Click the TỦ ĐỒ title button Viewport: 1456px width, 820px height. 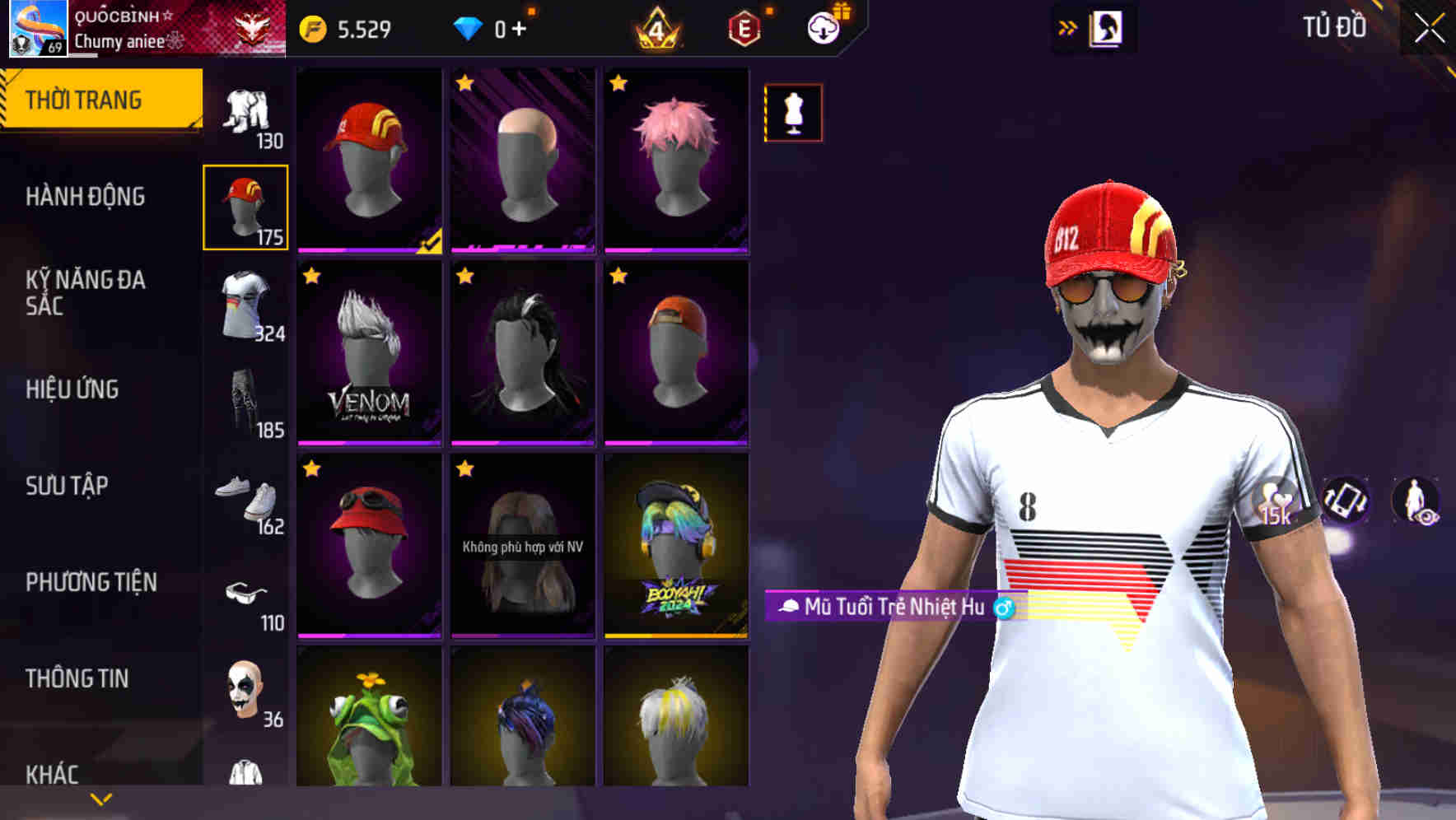(x=1335, y=26)
